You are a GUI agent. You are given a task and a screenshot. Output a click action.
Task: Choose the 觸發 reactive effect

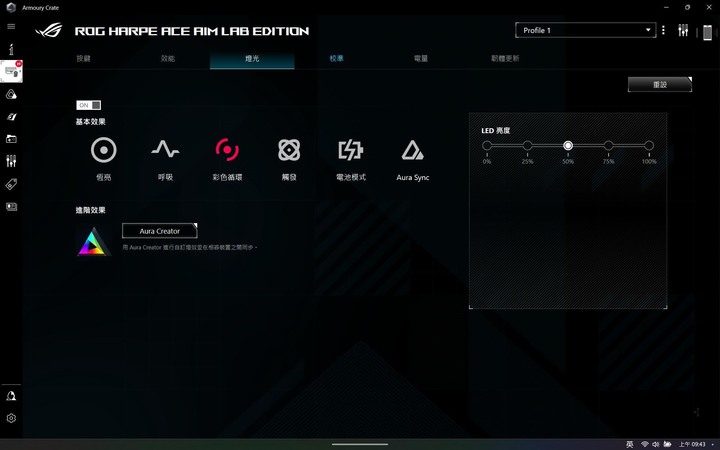pos(289,151)
